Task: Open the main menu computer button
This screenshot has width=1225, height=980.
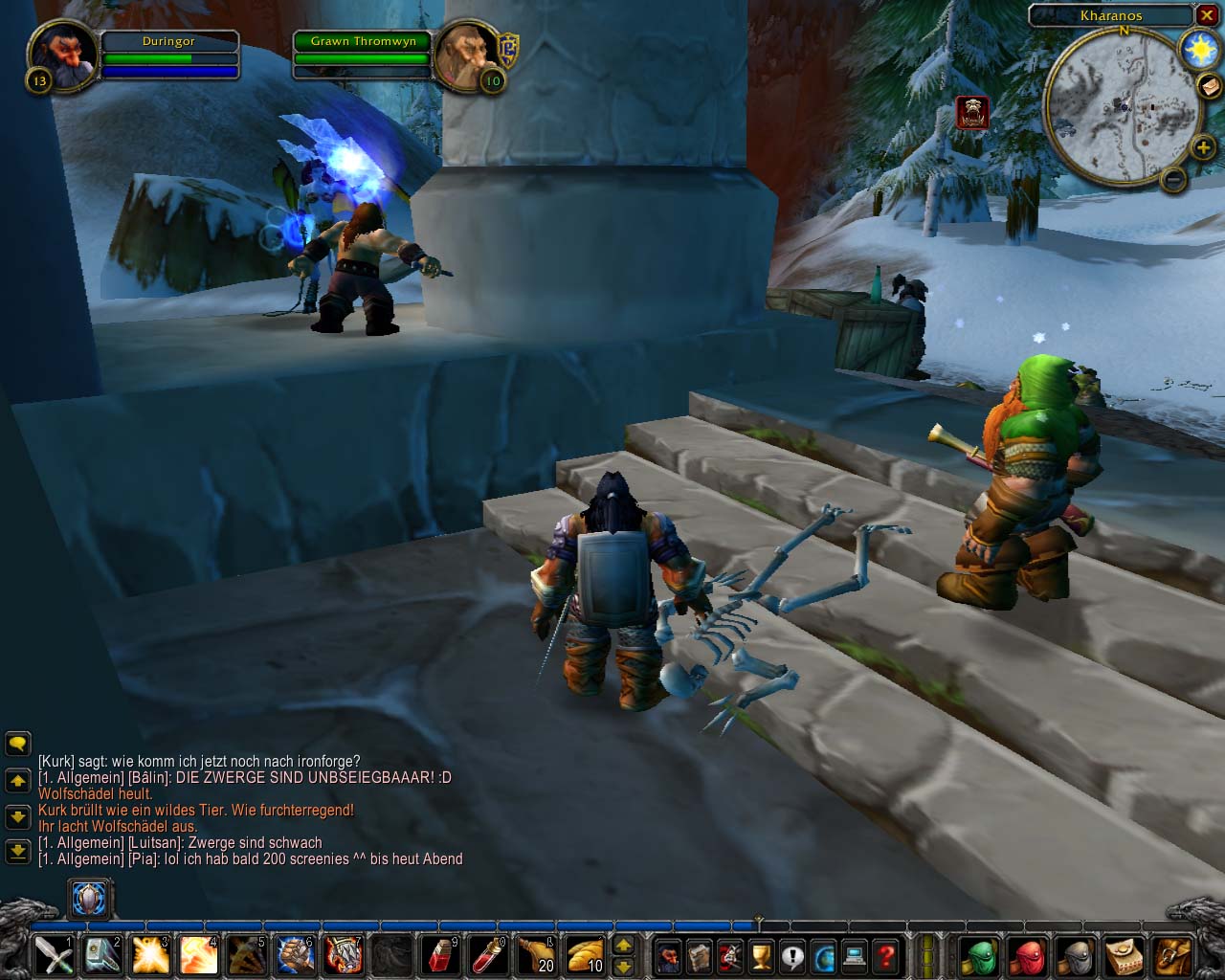Action: (855, 955)
